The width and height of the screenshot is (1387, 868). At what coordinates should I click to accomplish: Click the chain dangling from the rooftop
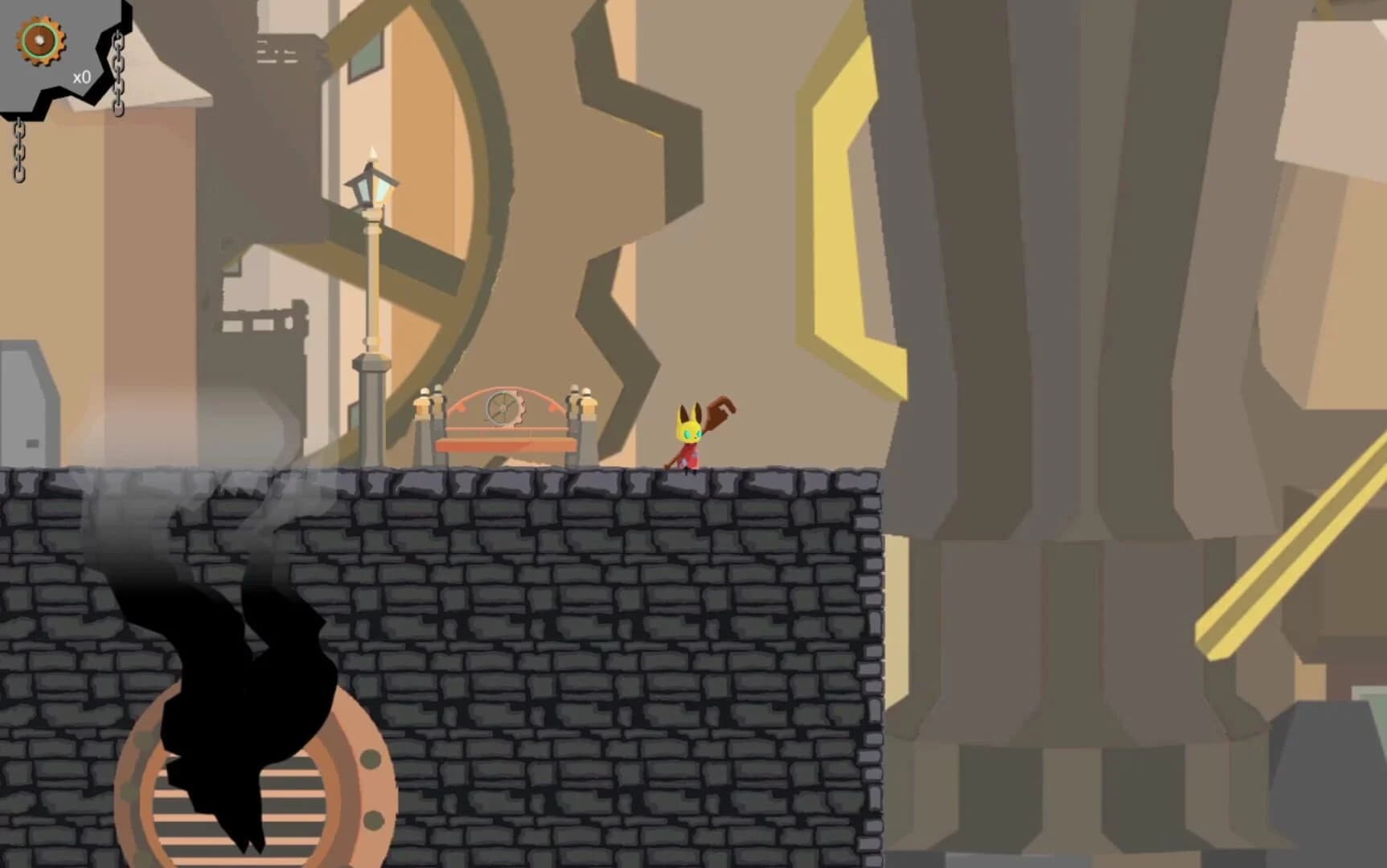click(x=119, y=72)
